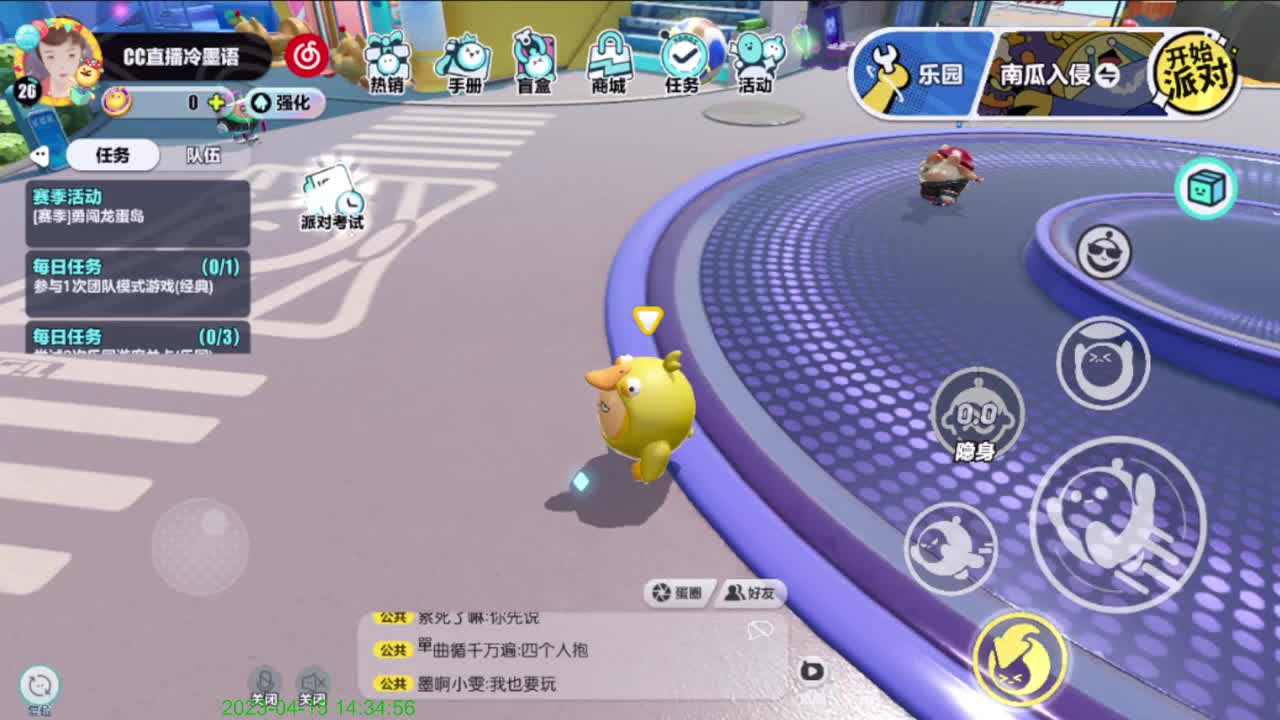Open the 盲盒 blind box panel

[537, 62]
